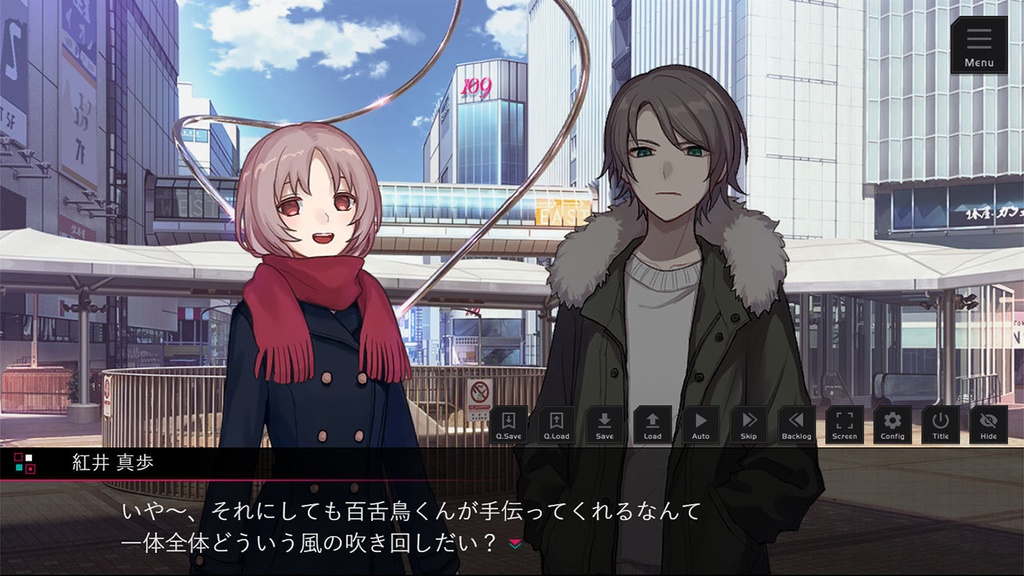The width and height of the screenshot is (1024, 576).
Task: Open the Load screen
Action: [x=652, y=424]
